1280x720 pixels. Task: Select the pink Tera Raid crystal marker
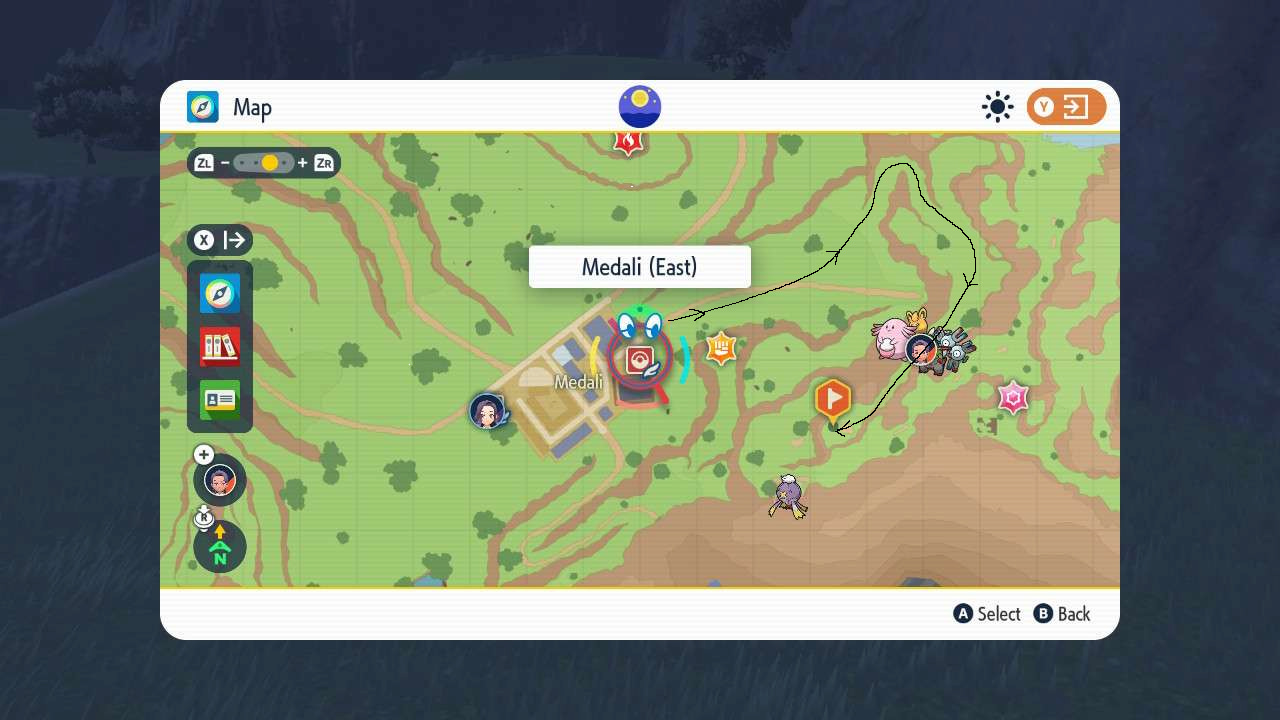[1012, 397]
